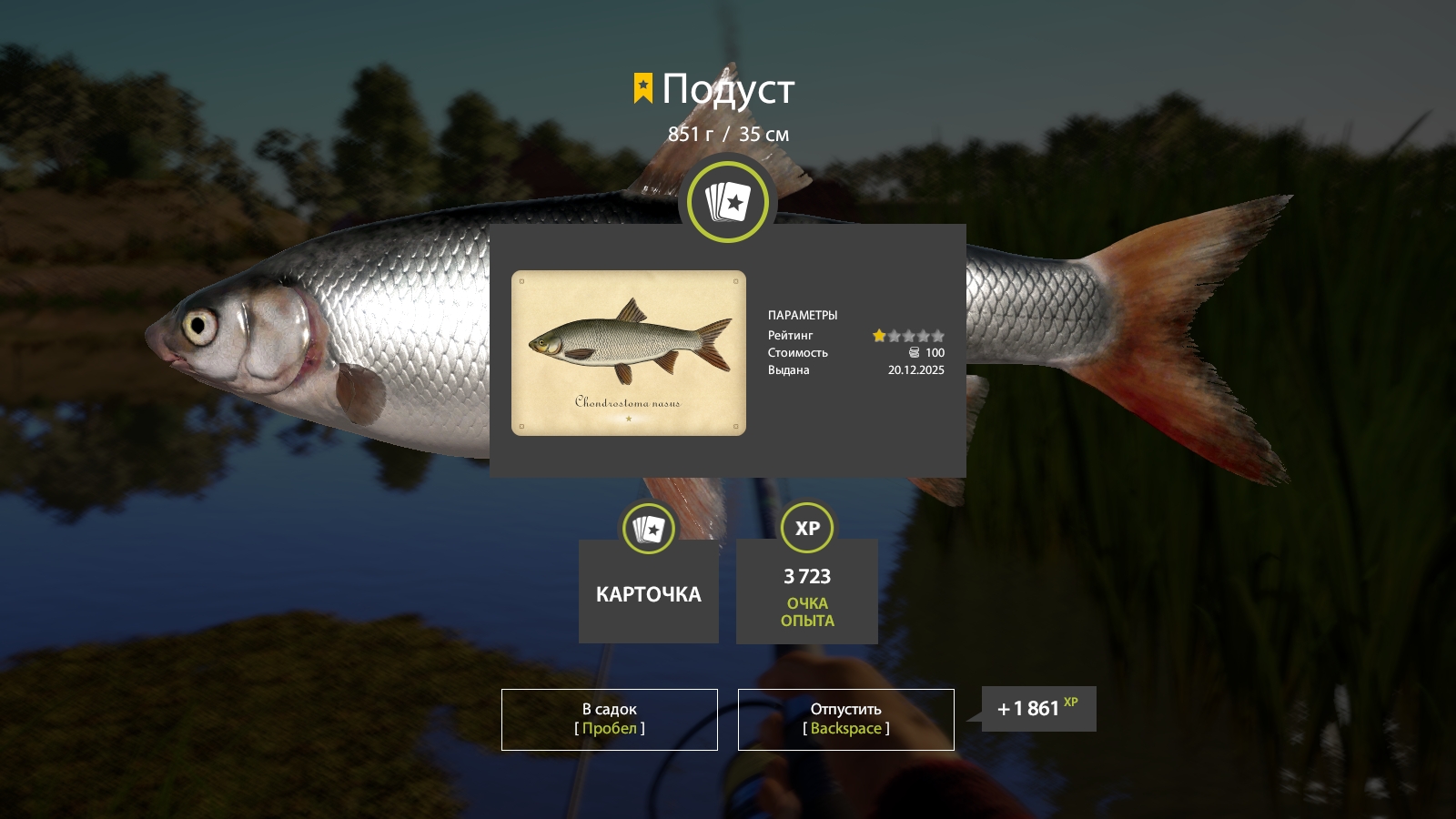Click the В садок button

tap(609, 719)
